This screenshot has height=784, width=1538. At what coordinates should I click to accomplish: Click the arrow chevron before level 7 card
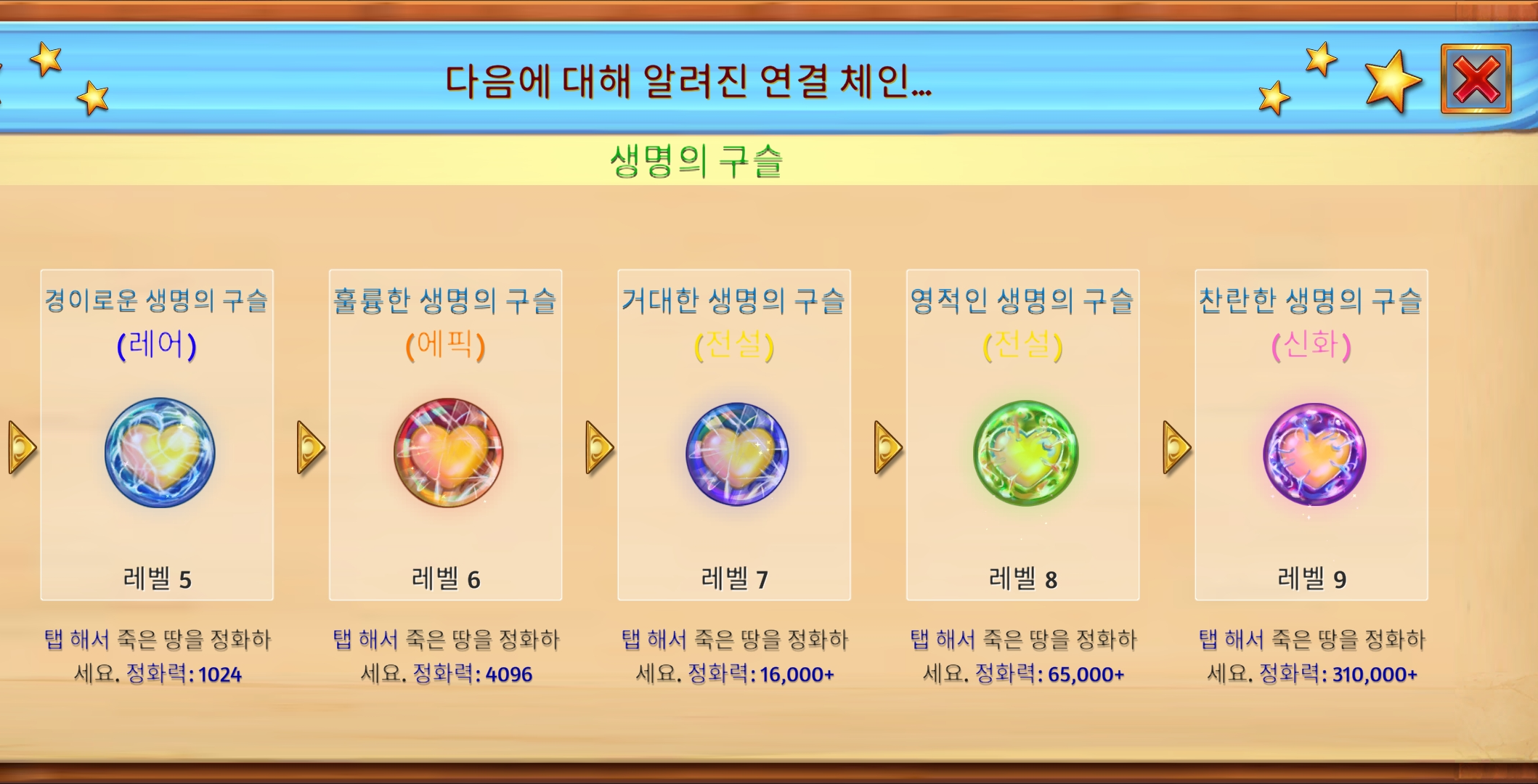598,449
